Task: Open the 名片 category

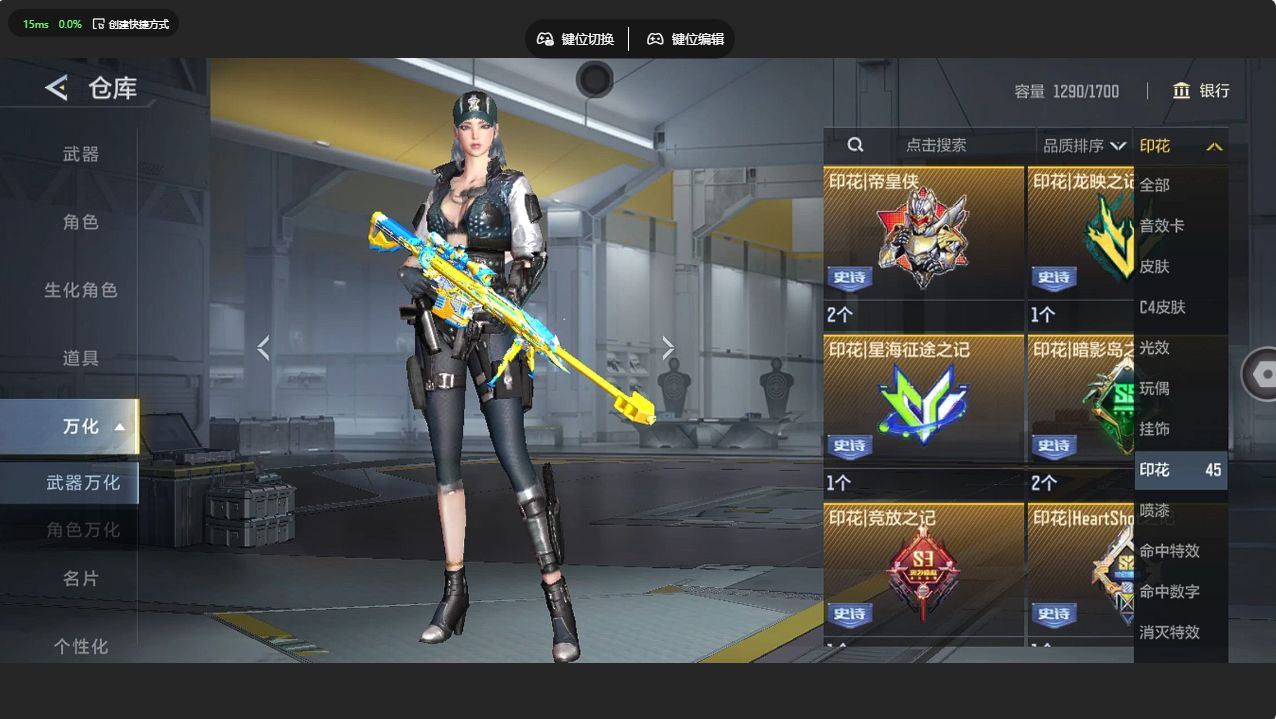Action: click(81, 579)
